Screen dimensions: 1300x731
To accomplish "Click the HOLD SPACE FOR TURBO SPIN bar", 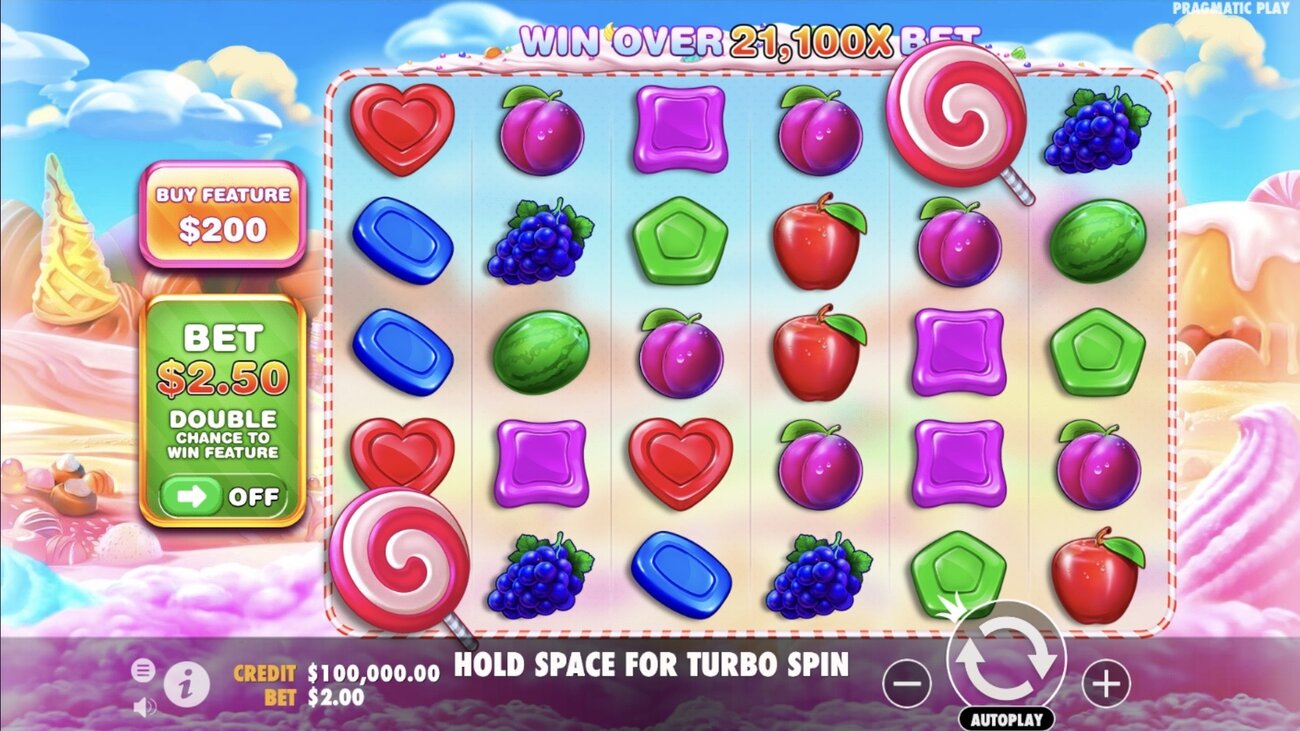I will click(x=650, y=665).
